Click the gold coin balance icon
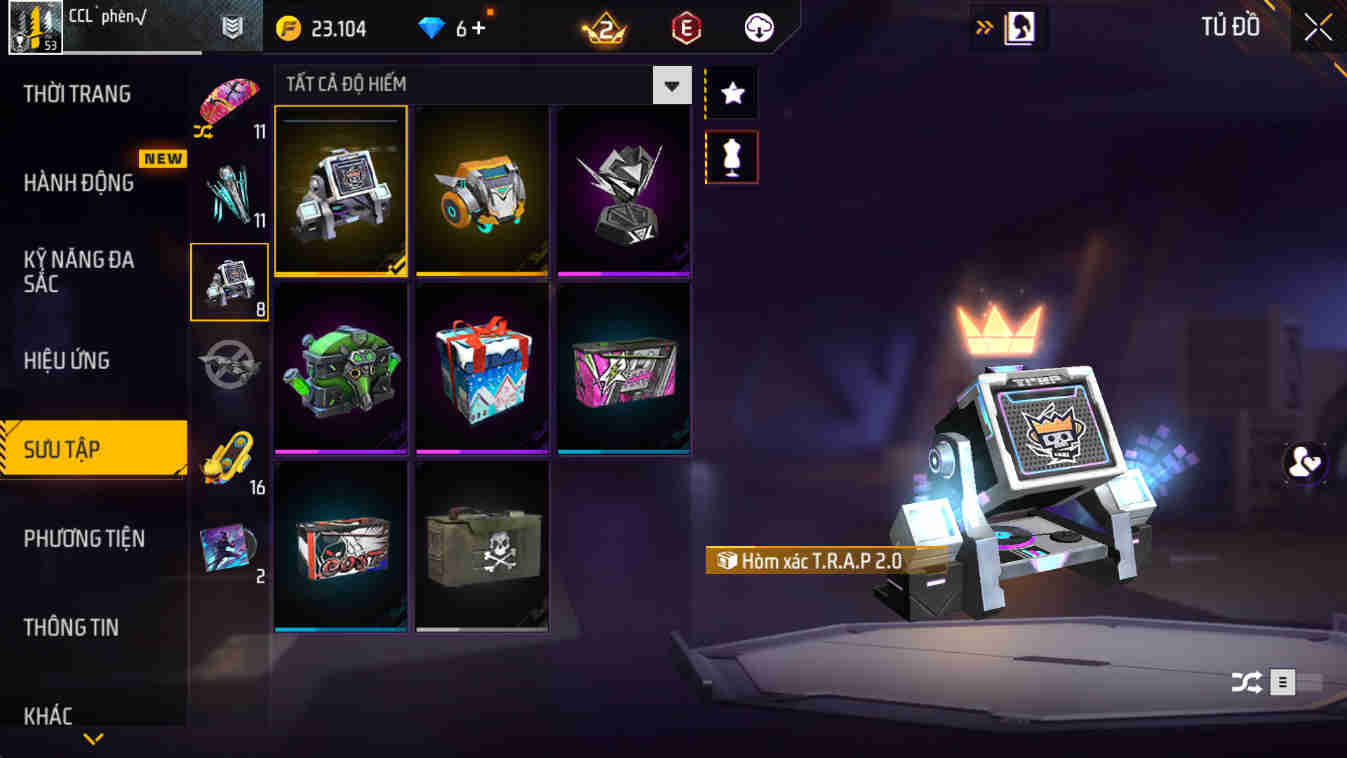The width and height of the screenshot is (1347, 758). tap(288, 27)
